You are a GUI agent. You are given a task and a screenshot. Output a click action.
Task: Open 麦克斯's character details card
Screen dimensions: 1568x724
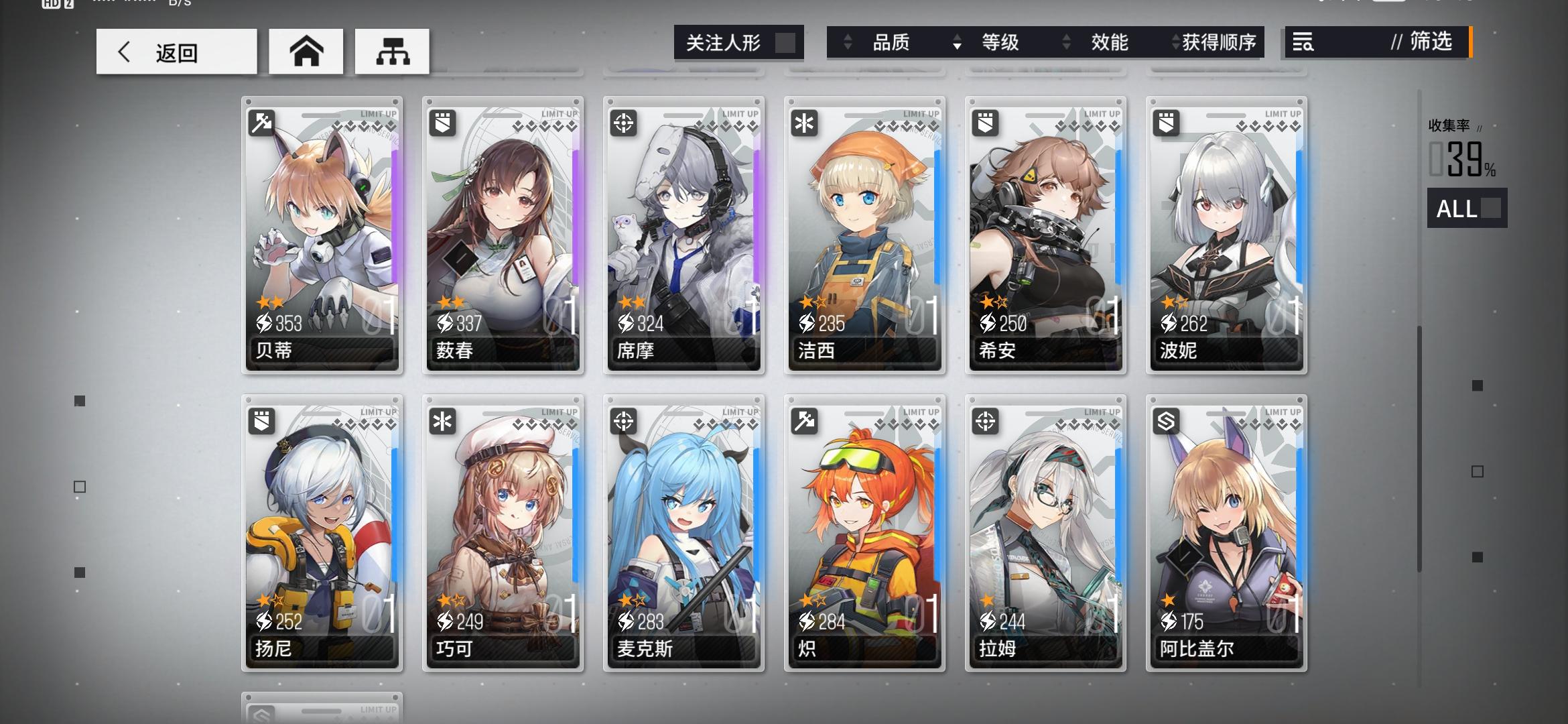pyautogui.click(x=683, y=530)
